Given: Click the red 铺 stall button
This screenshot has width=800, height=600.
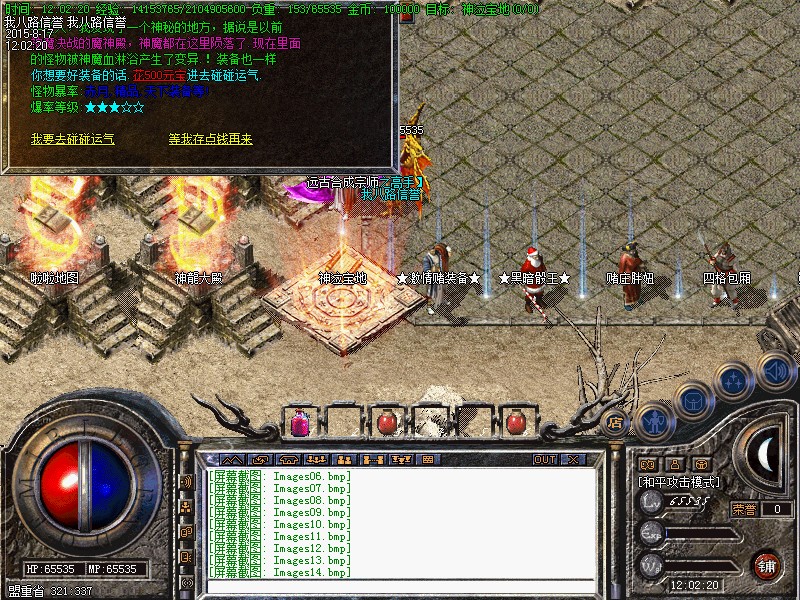Looking at the screenshot, I should 767,565.
